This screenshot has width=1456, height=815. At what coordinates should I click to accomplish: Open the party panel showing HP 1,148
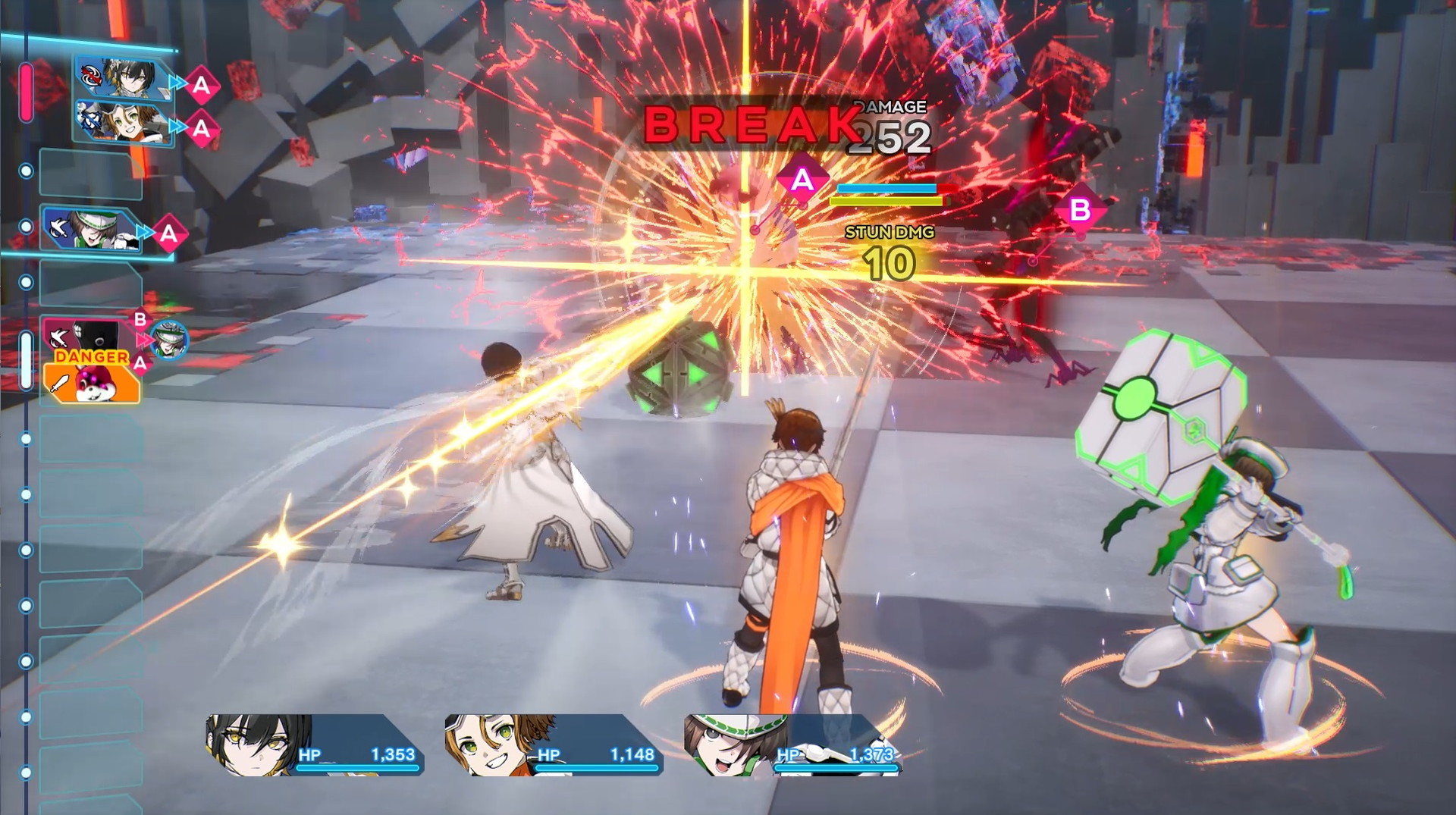554,744
